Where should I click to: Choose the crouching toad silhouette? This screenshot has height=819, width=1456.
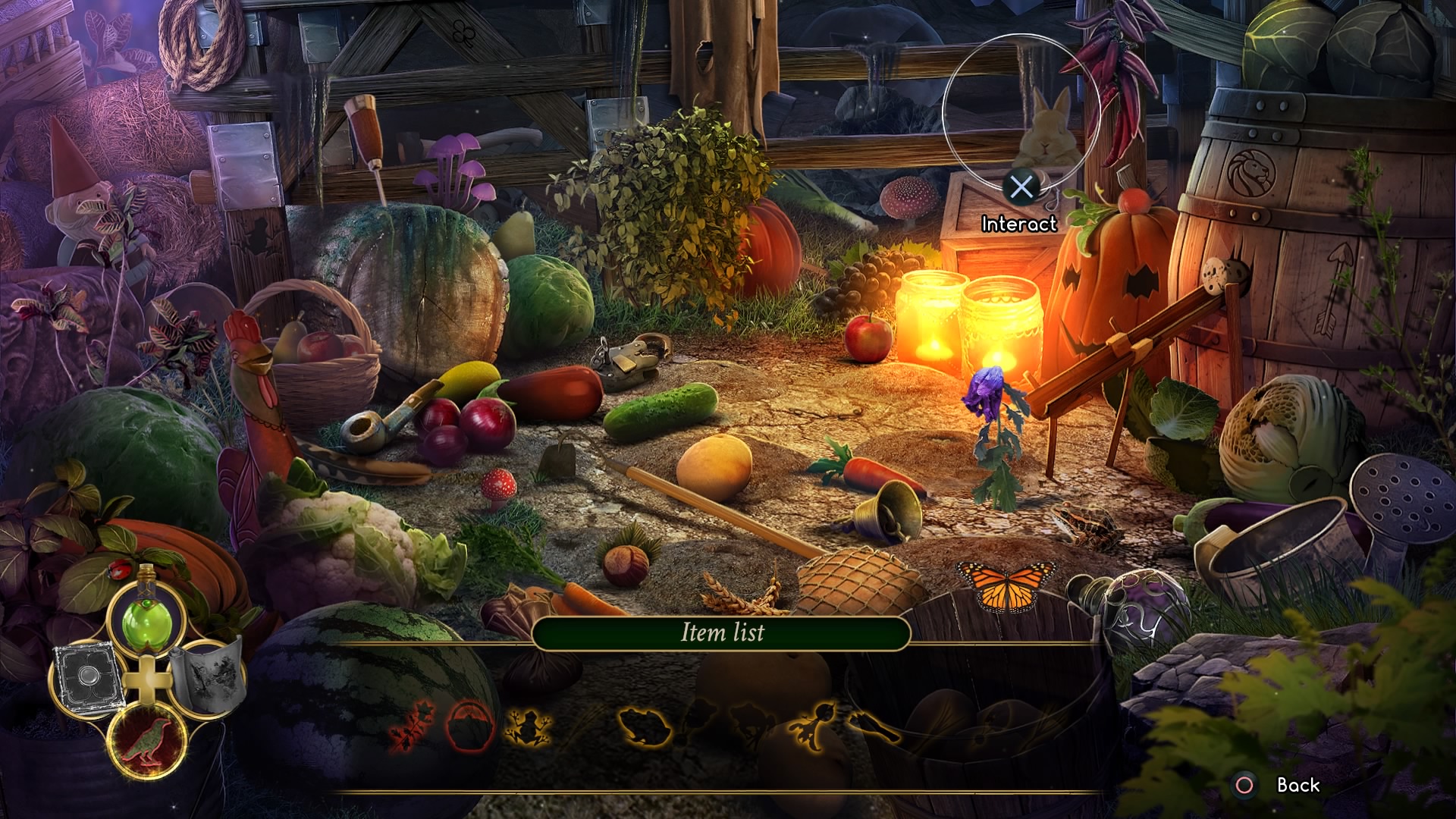coord(645,728)
